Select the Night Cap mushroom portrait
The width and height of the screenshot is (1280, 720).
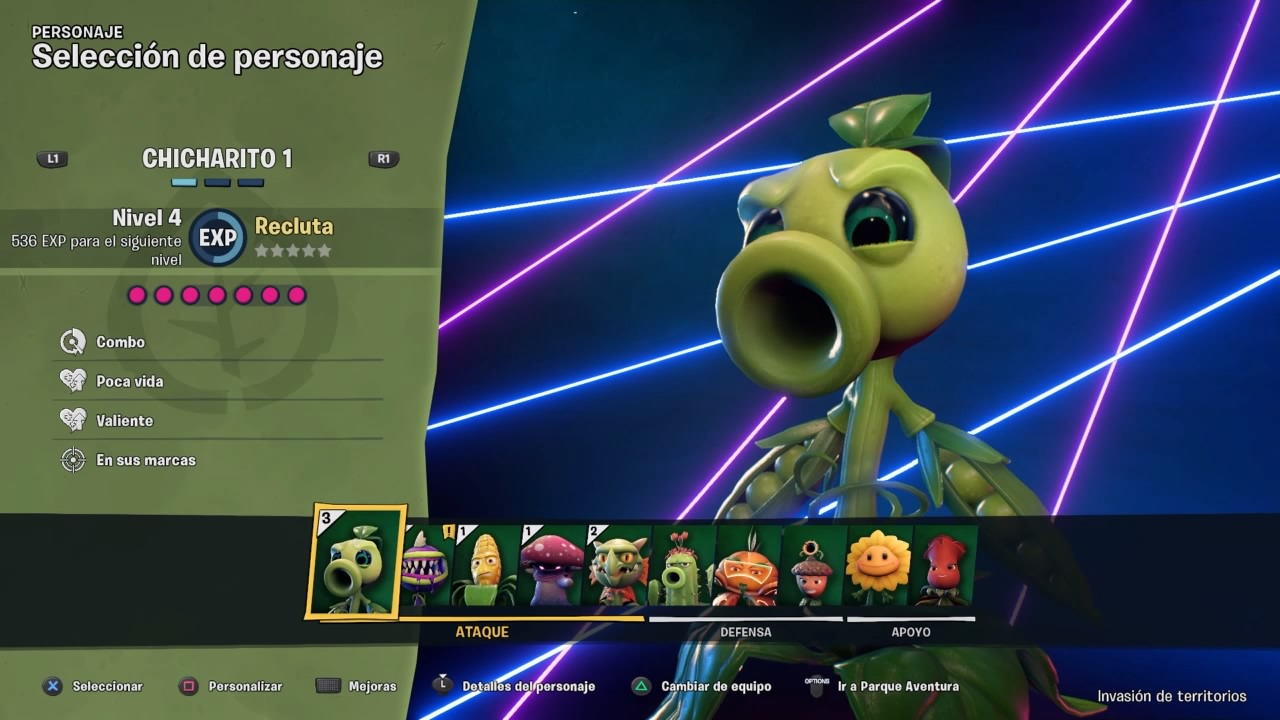(551, 568)
